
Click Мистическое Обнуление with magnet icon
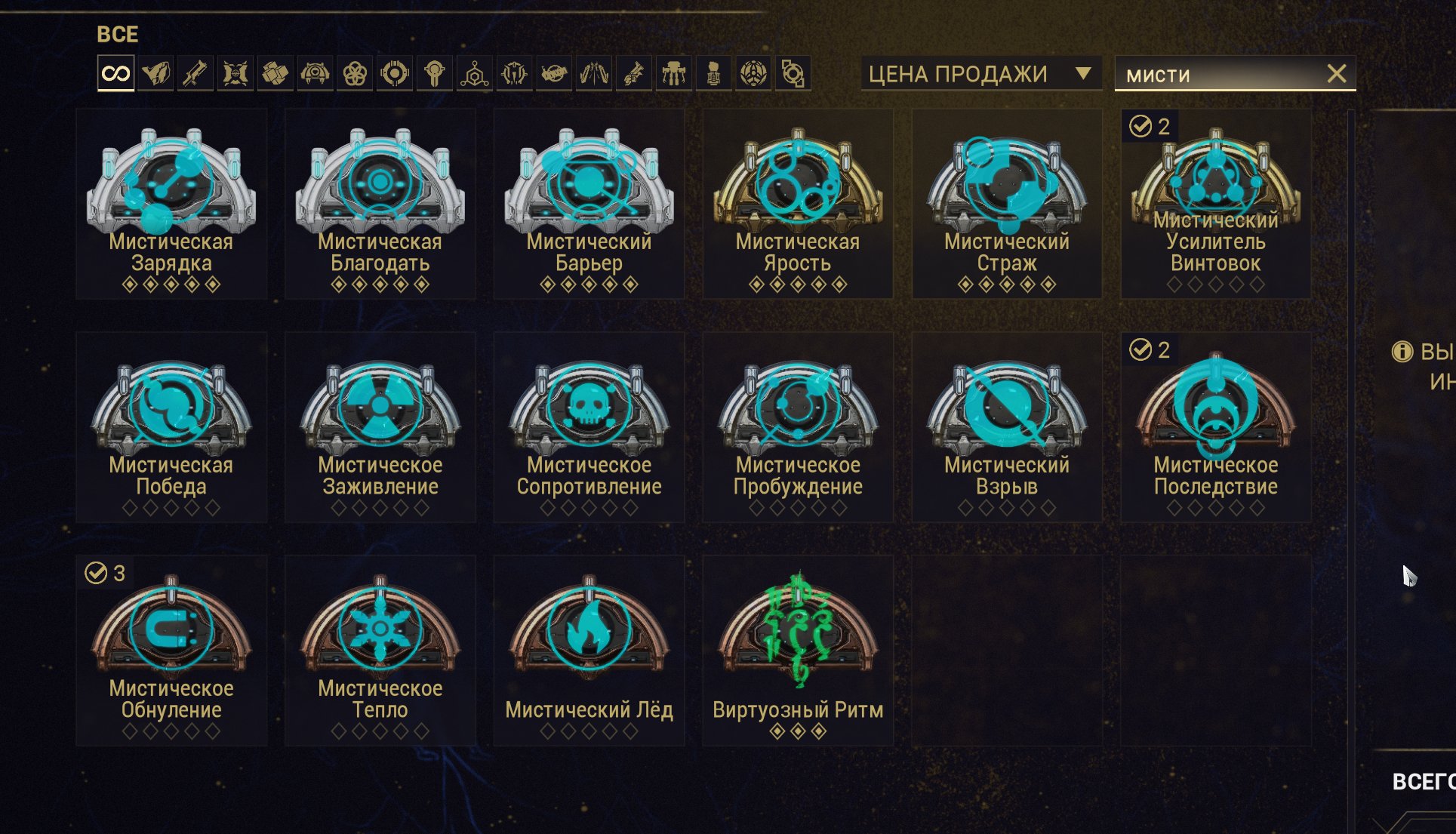coord(171,651)
